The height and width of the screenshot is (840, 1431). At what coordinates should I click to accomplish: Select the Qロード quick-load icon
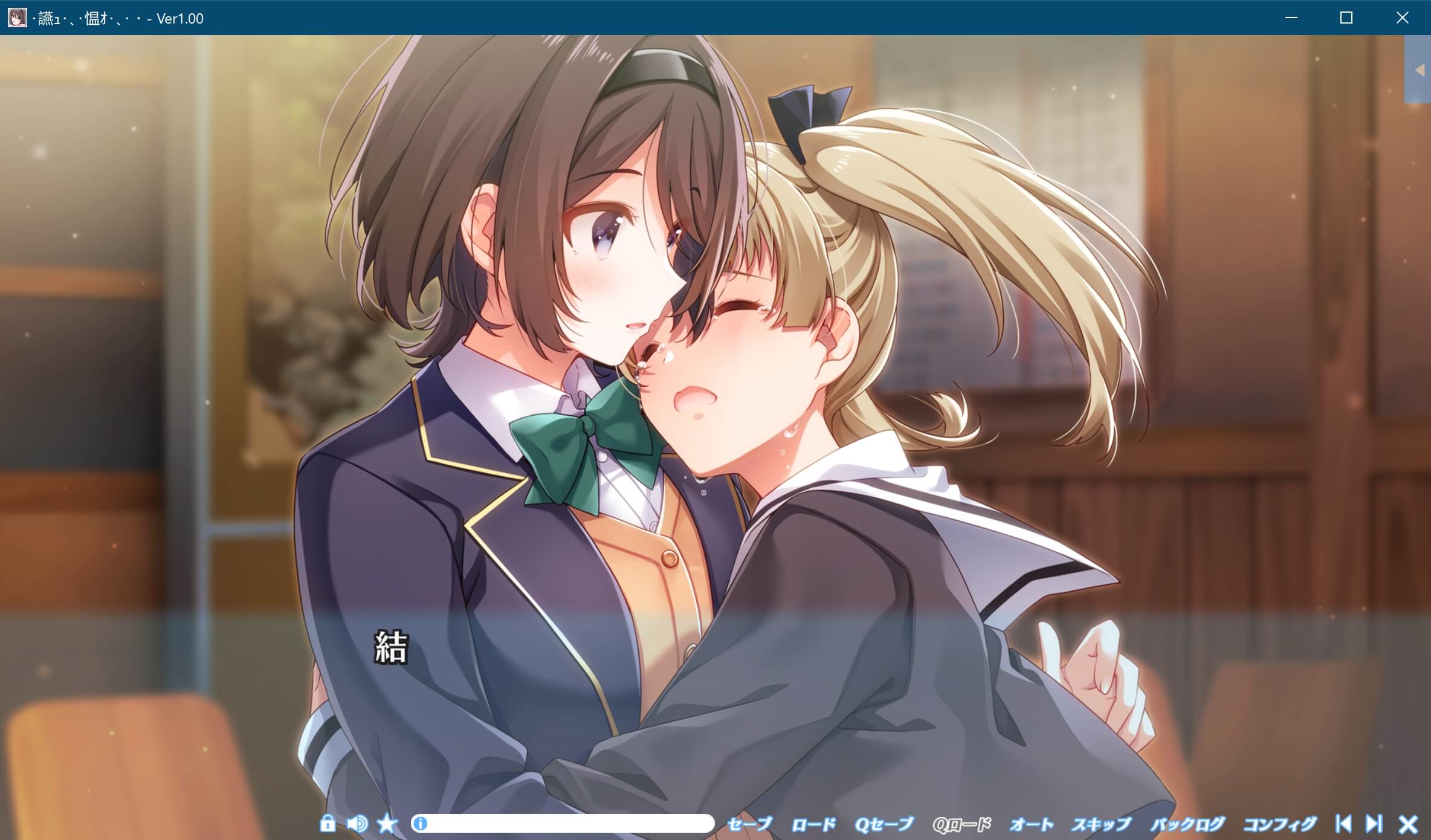(x=962, y=823)
